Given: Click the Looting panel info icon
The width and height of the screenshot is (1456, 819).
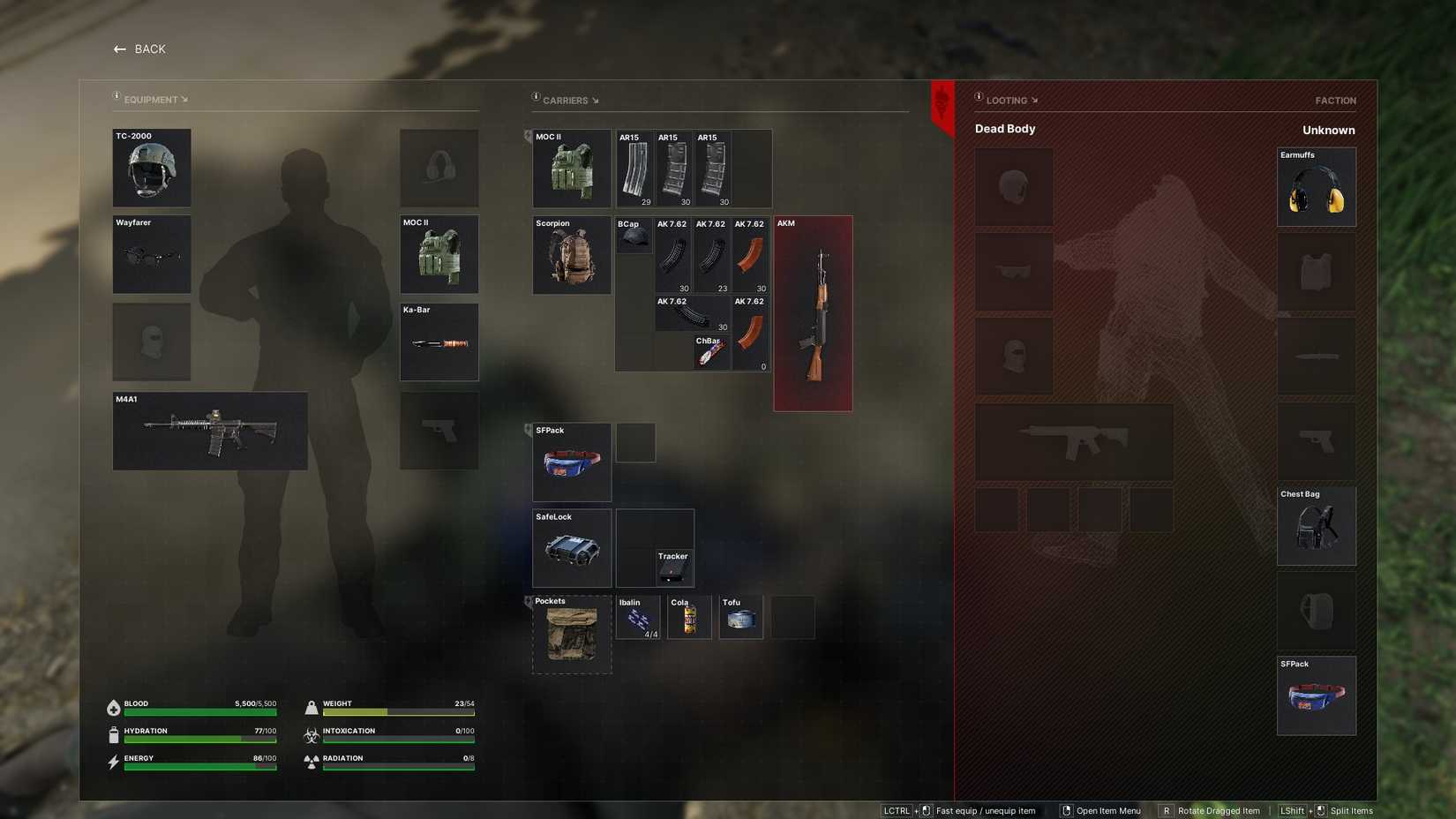Looking at the screenshot, I should click(x=978, y=97).
